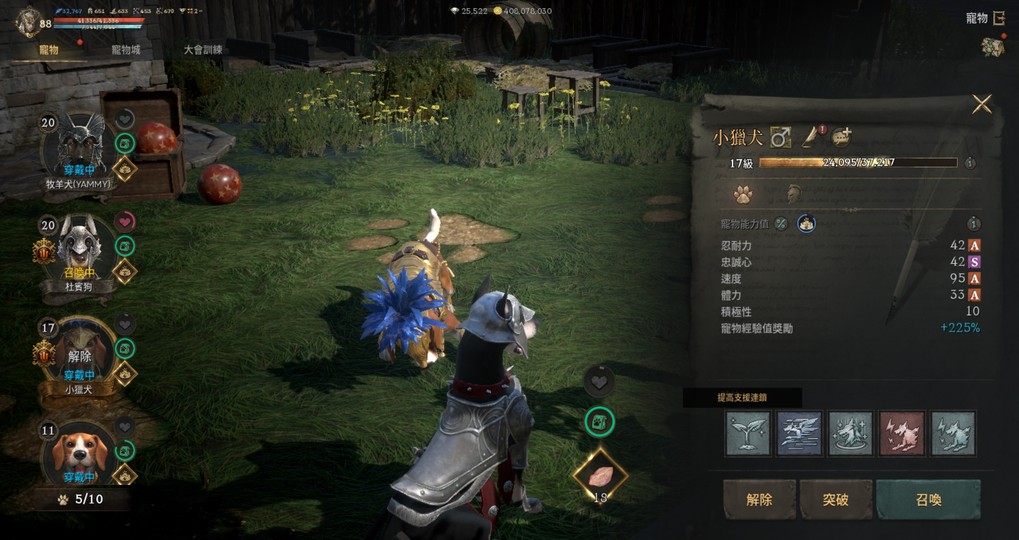Select the sprout pet skill icon
This screenshot has width=1019, height=540.
(748, 433)
